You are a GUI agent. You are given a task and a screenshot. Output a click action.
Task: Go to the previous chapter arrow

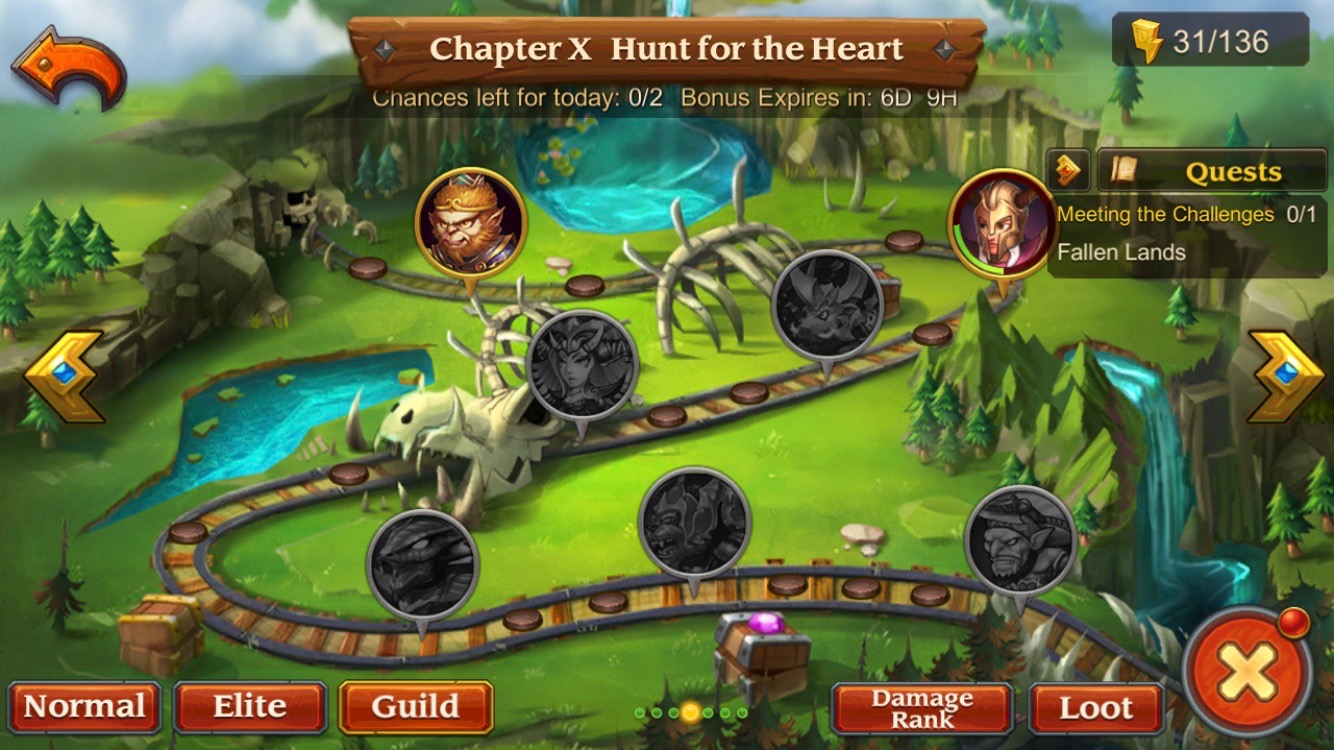pyautogui.click(x=63, y=376)
